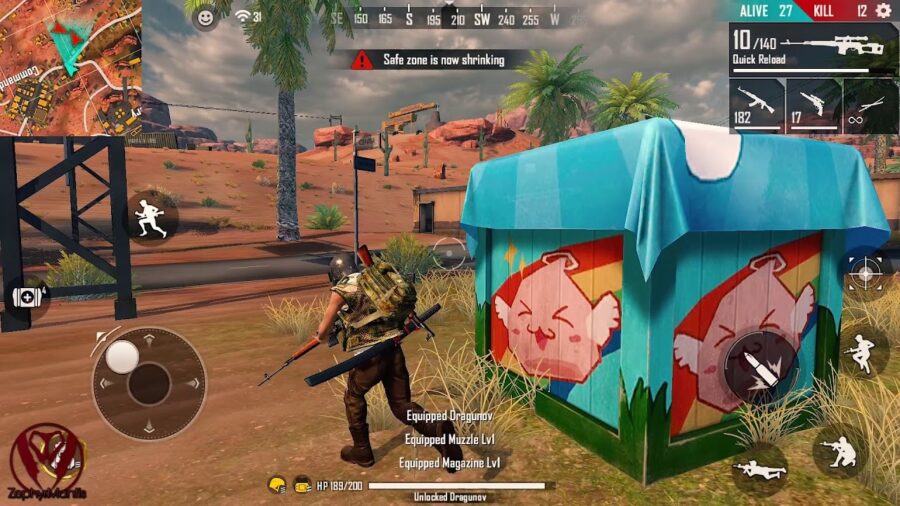Expand the minimap
This screenshot has height=506, width=900.
click(70, 67)
